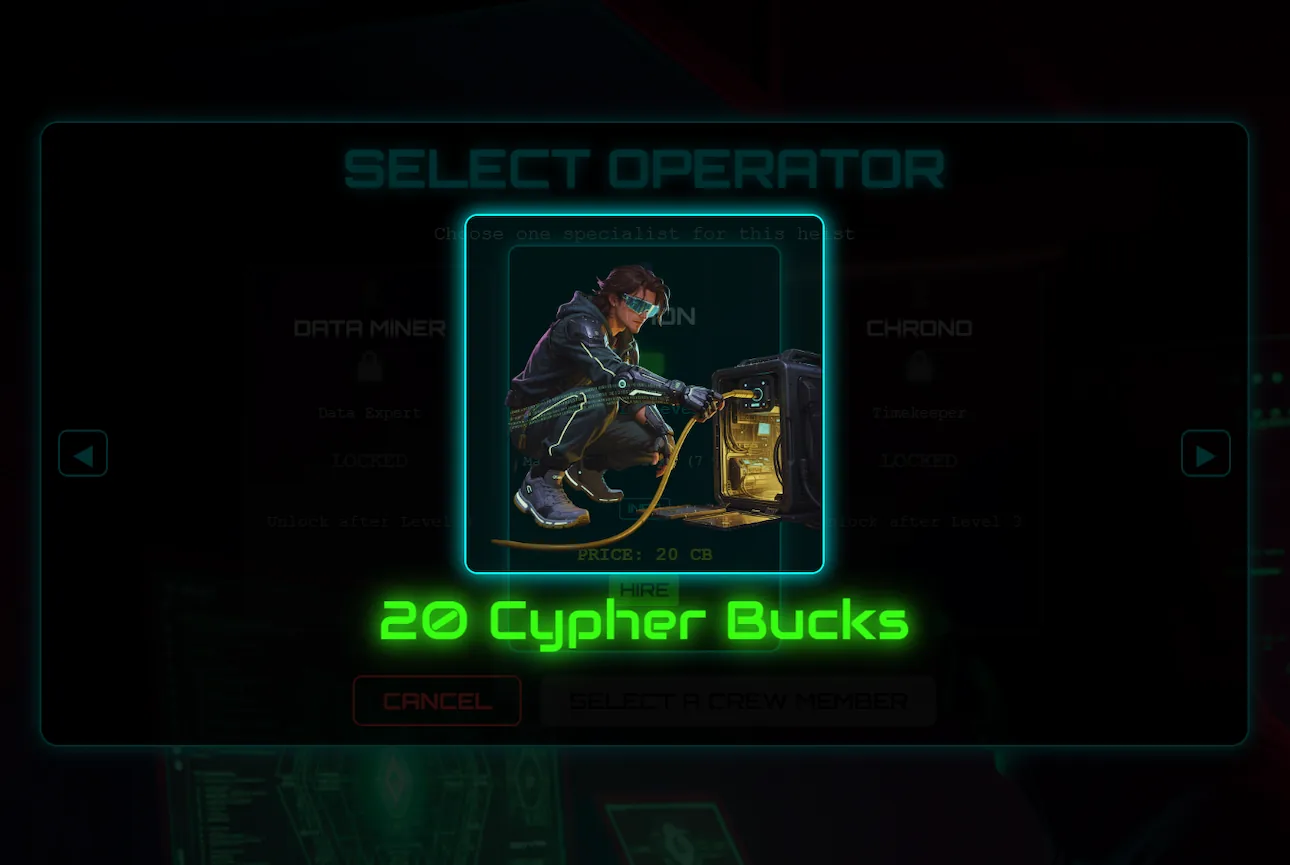
Task: Click the CANCEL button
Action: click(436, 700)
